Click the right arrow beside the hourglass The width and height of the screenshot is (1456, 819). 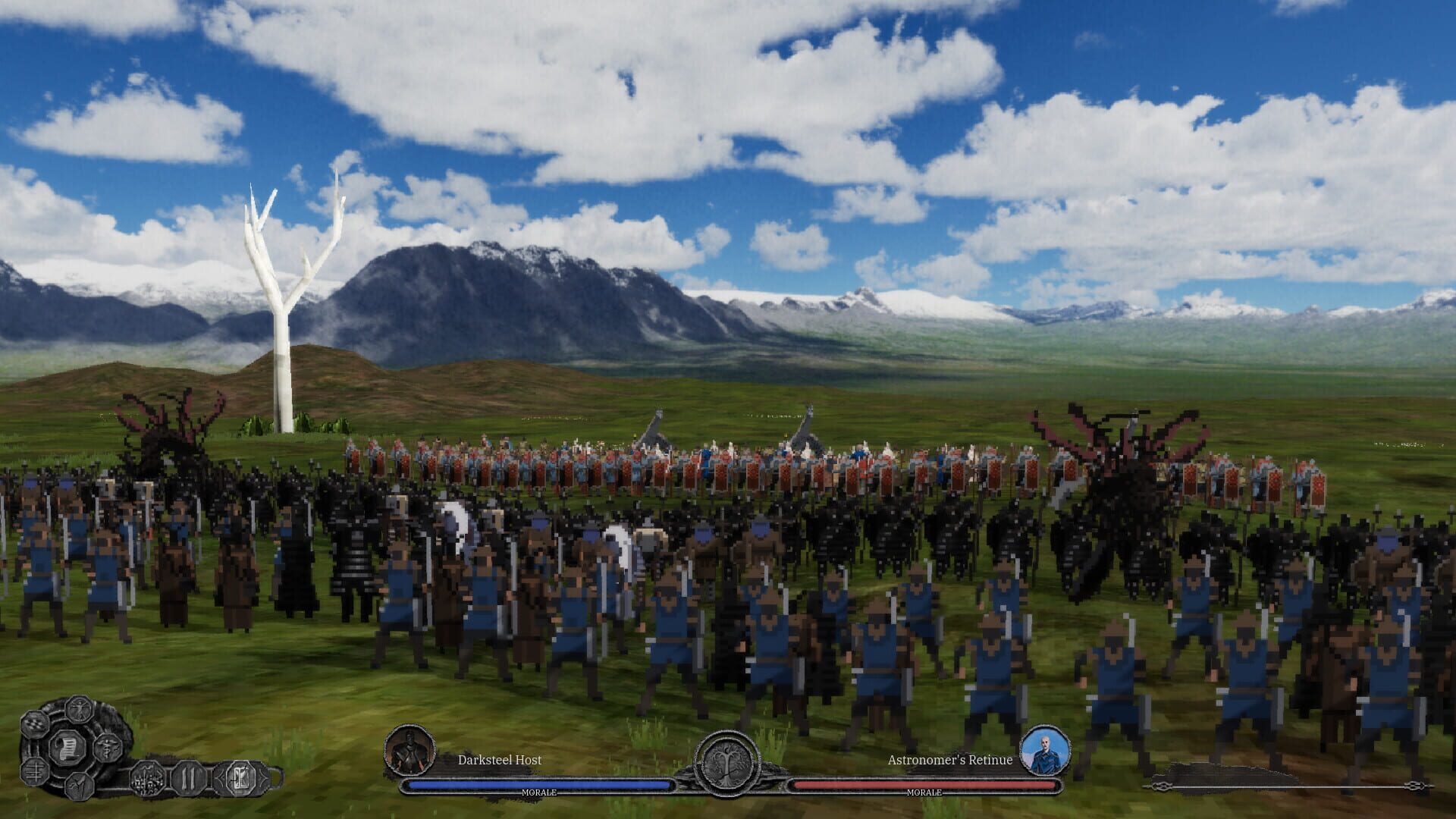click(x=262, y=778)
